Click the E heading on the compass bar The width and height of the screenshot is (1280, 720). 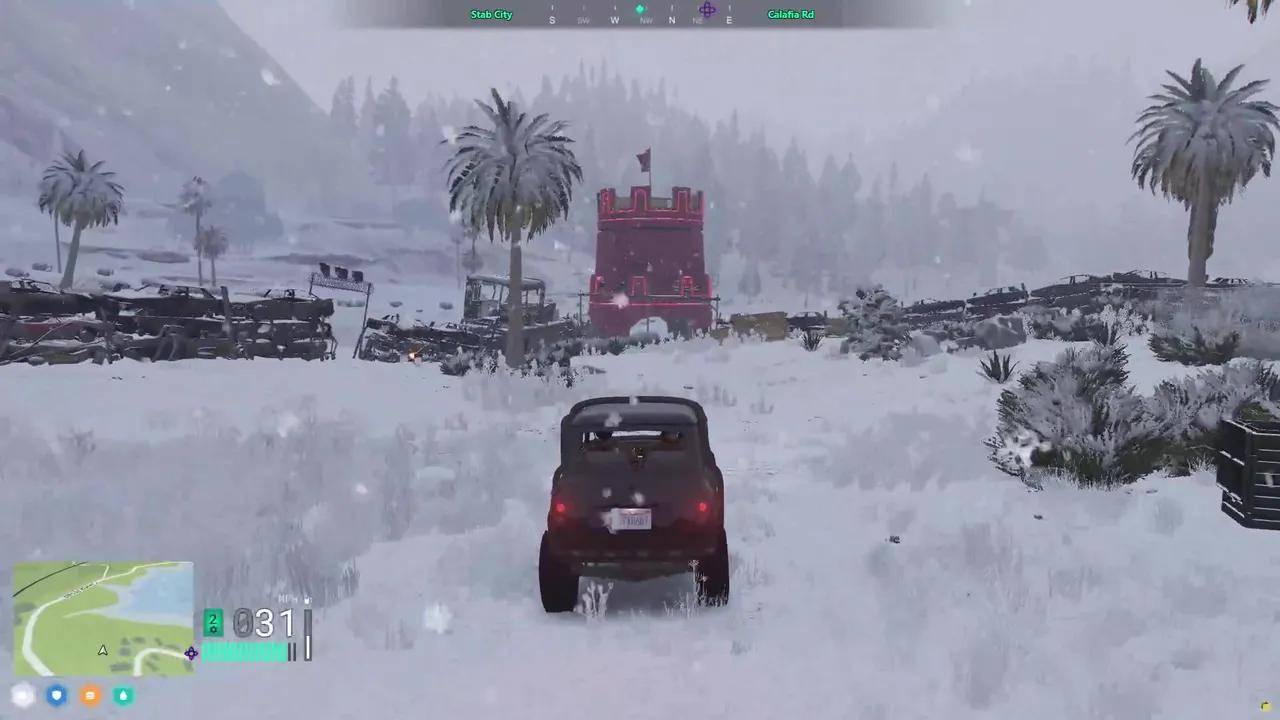click(729, 18)
